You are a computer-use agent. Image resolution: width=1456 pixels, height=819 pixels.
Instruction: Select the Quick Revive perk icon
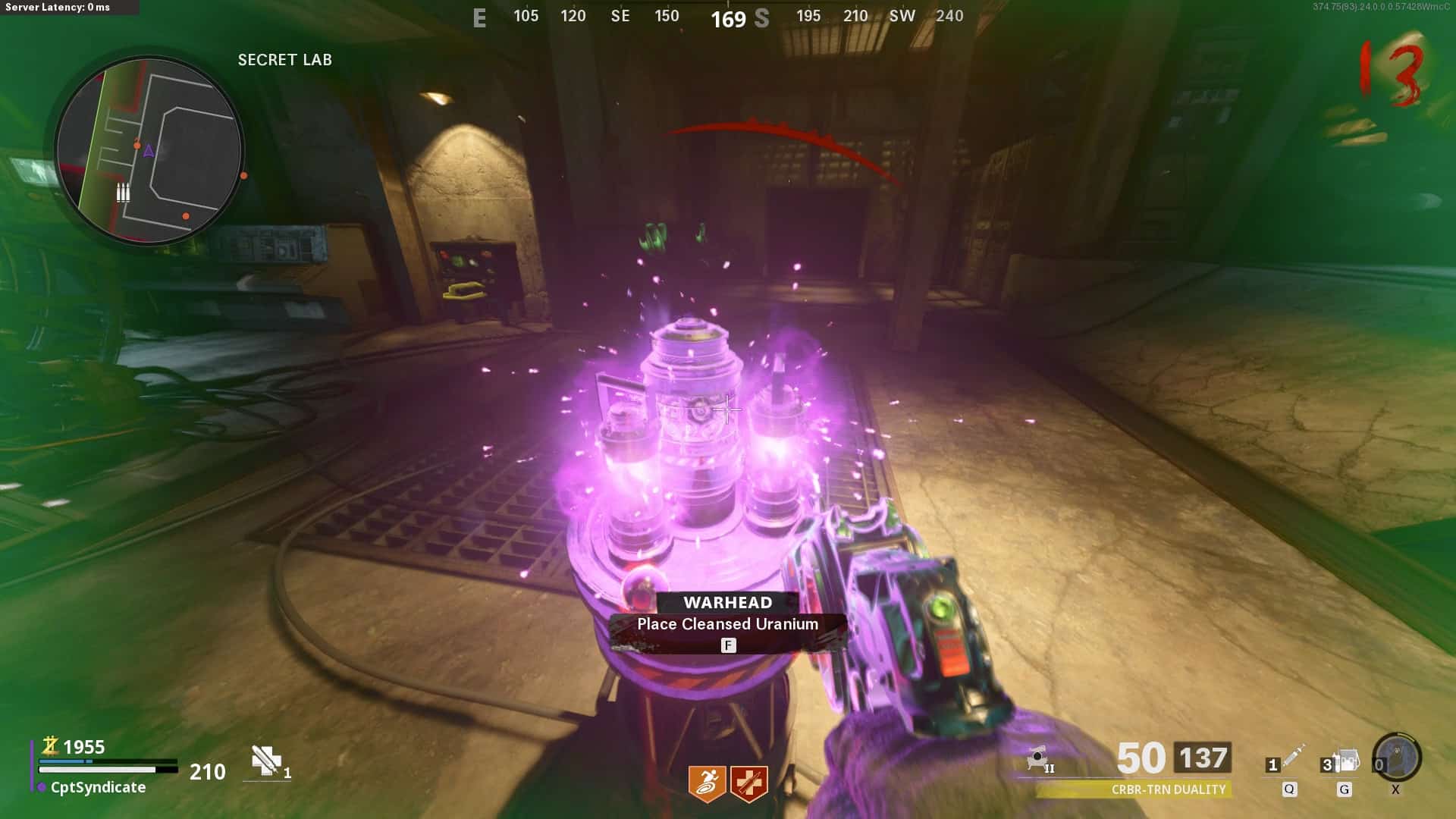pyautogui.click(x=749, y=783)
